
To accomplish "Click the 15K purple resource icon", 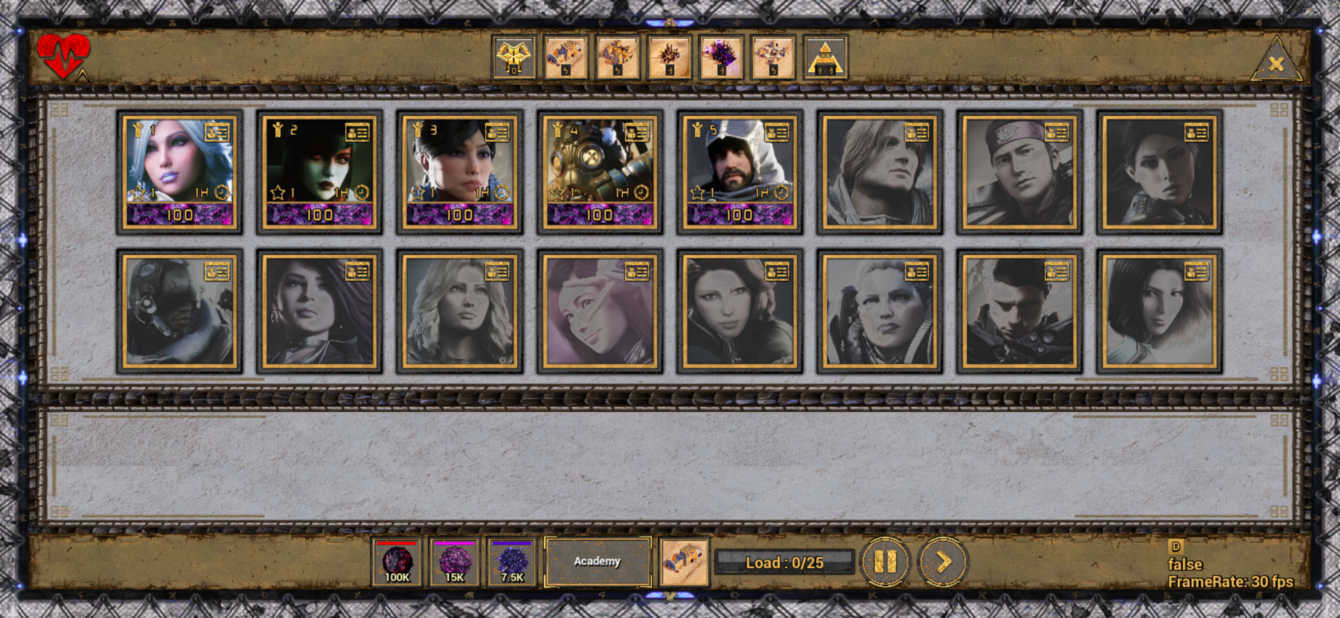I will click(x=455, y=562).
